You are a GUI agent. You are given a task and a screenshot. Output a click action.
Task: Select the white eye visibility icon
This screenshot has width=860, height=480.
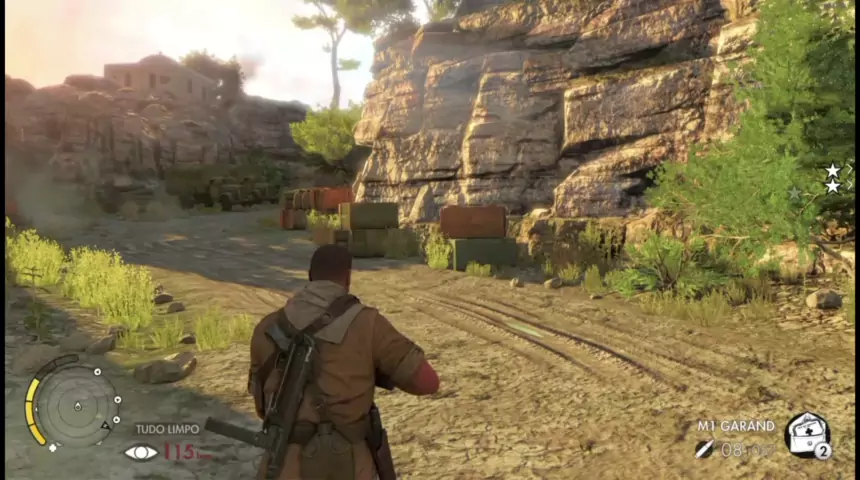141,452
